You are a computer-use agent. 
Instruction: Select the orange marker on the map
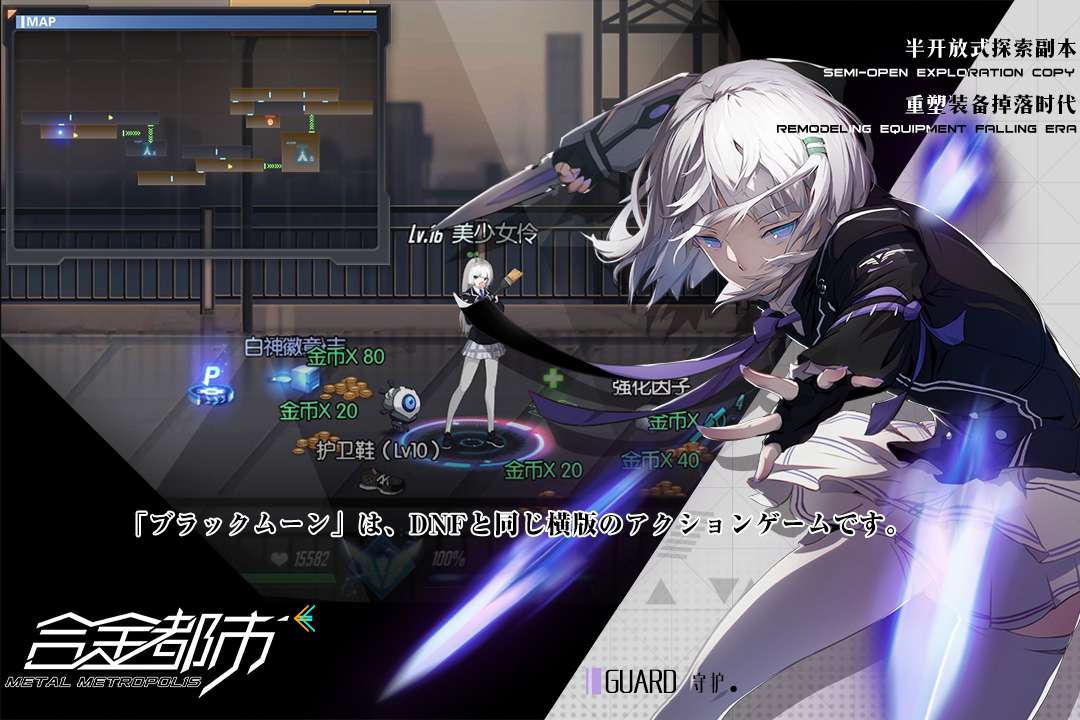coord(271,121)
